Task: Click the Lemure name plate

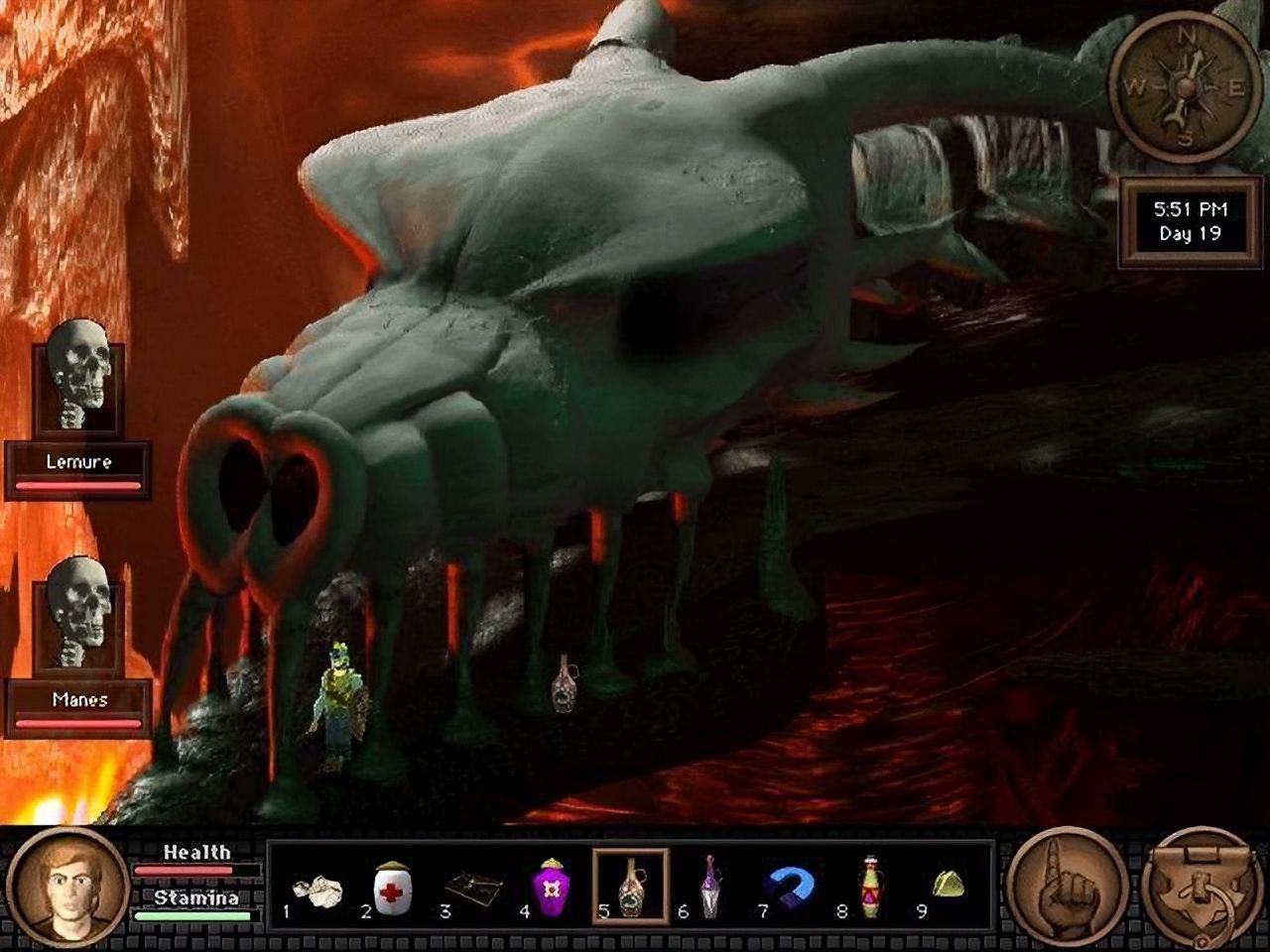Action: [78, 460]
